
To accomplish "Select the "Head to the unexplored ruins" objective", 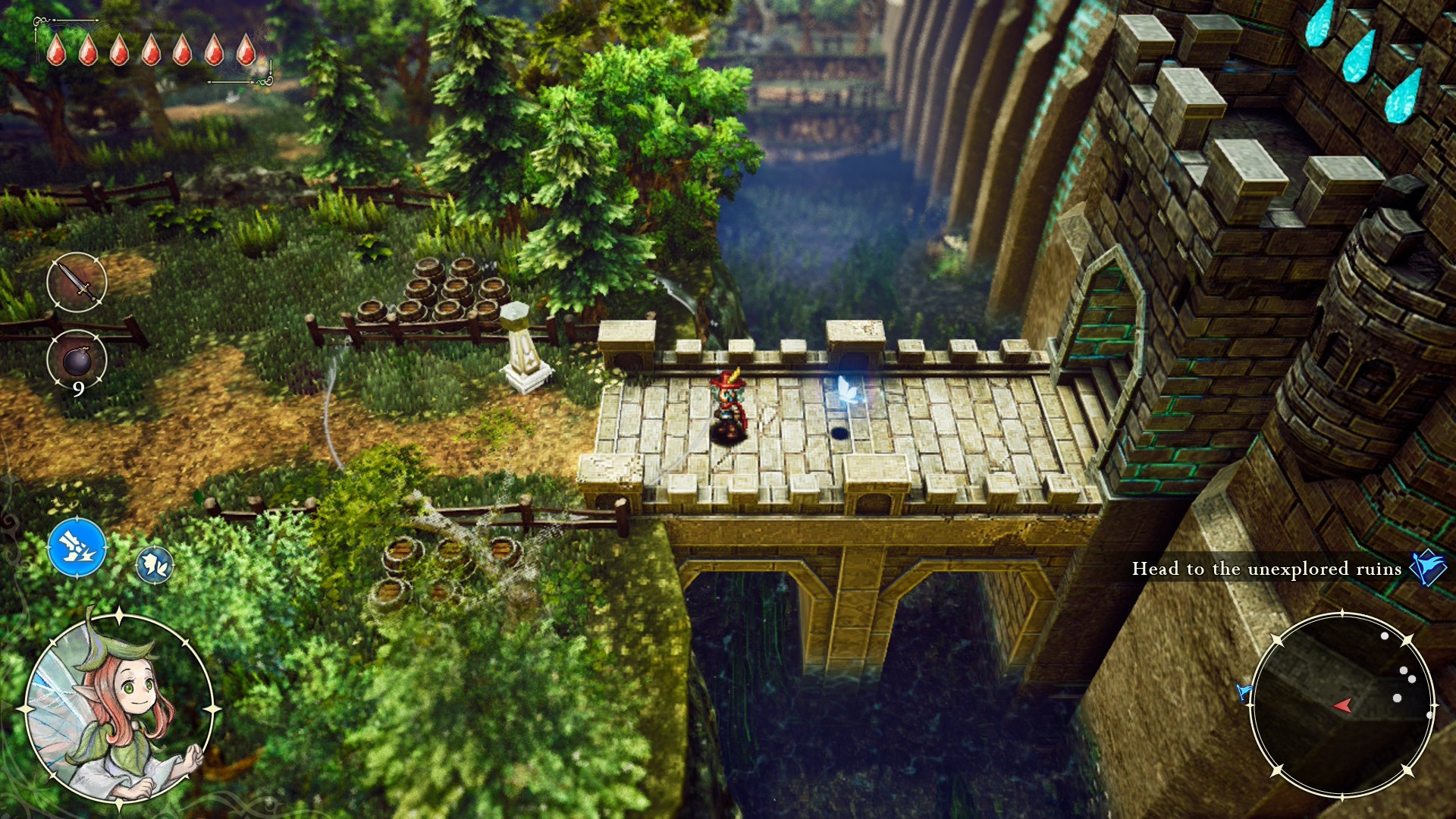I will [x=1266, y=569].
